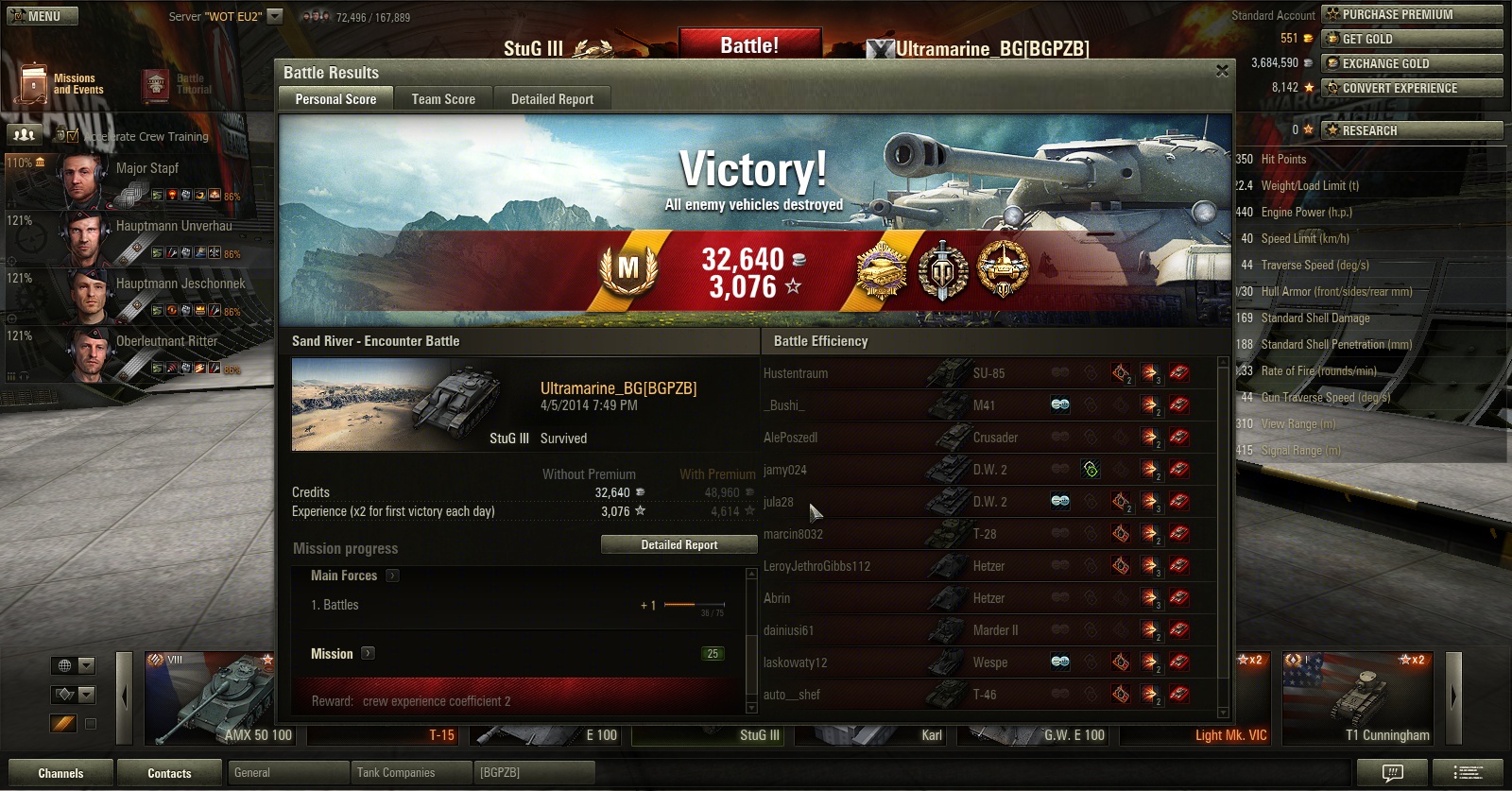The width and height of the screenshot is (1512, 791).
Task: Click the Detailed Report button under credits
Action: coord(679,545)
